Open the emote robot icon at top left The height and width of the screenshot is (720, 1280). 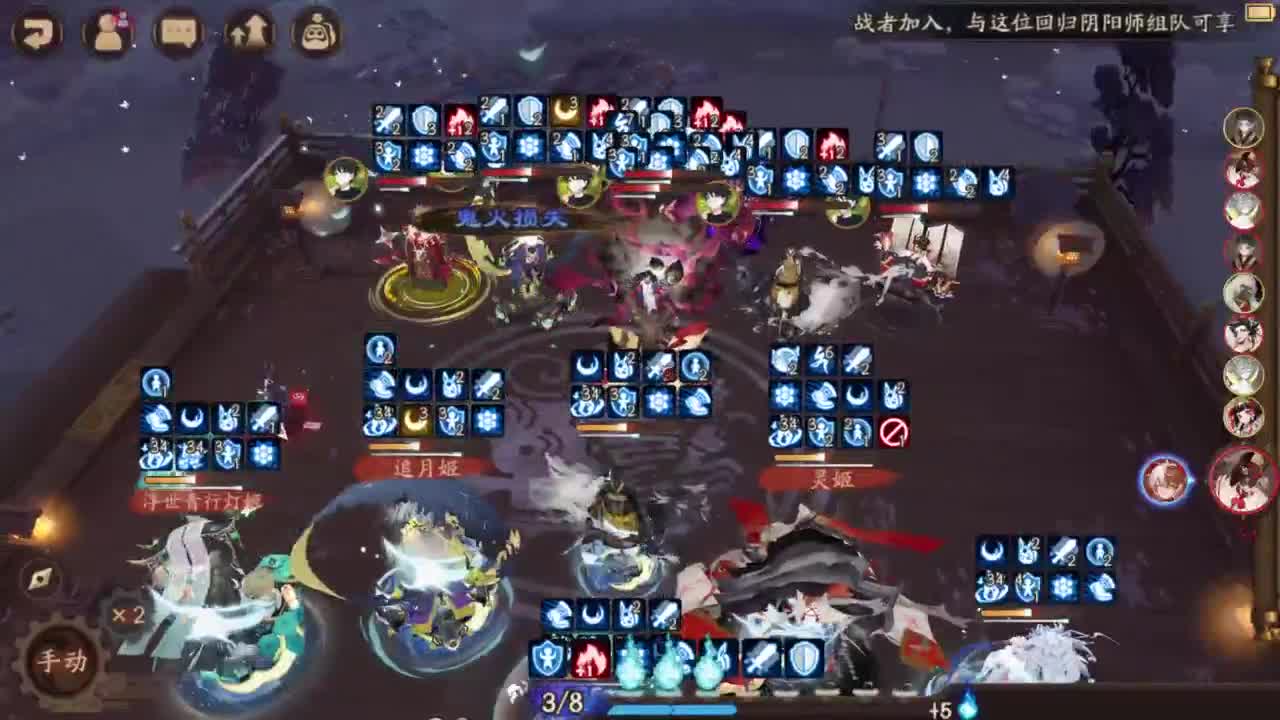coord(315,33)
